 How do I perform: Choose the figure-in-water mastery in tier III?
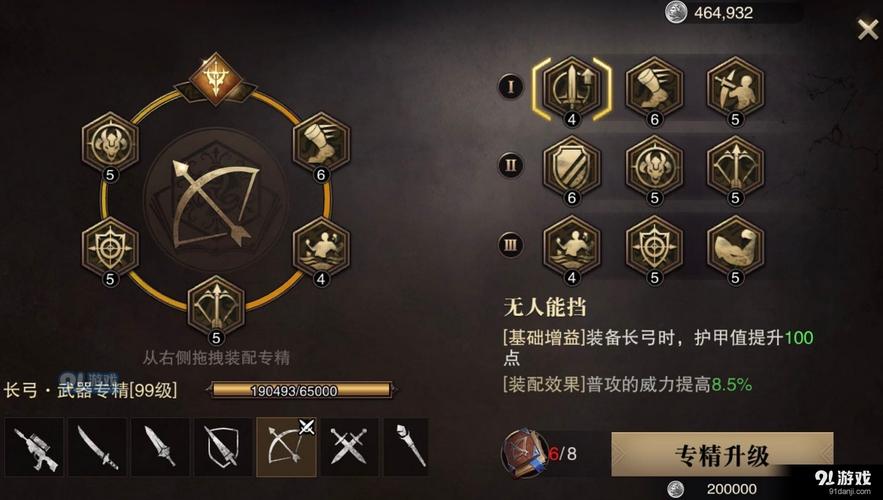pos(571,245)
